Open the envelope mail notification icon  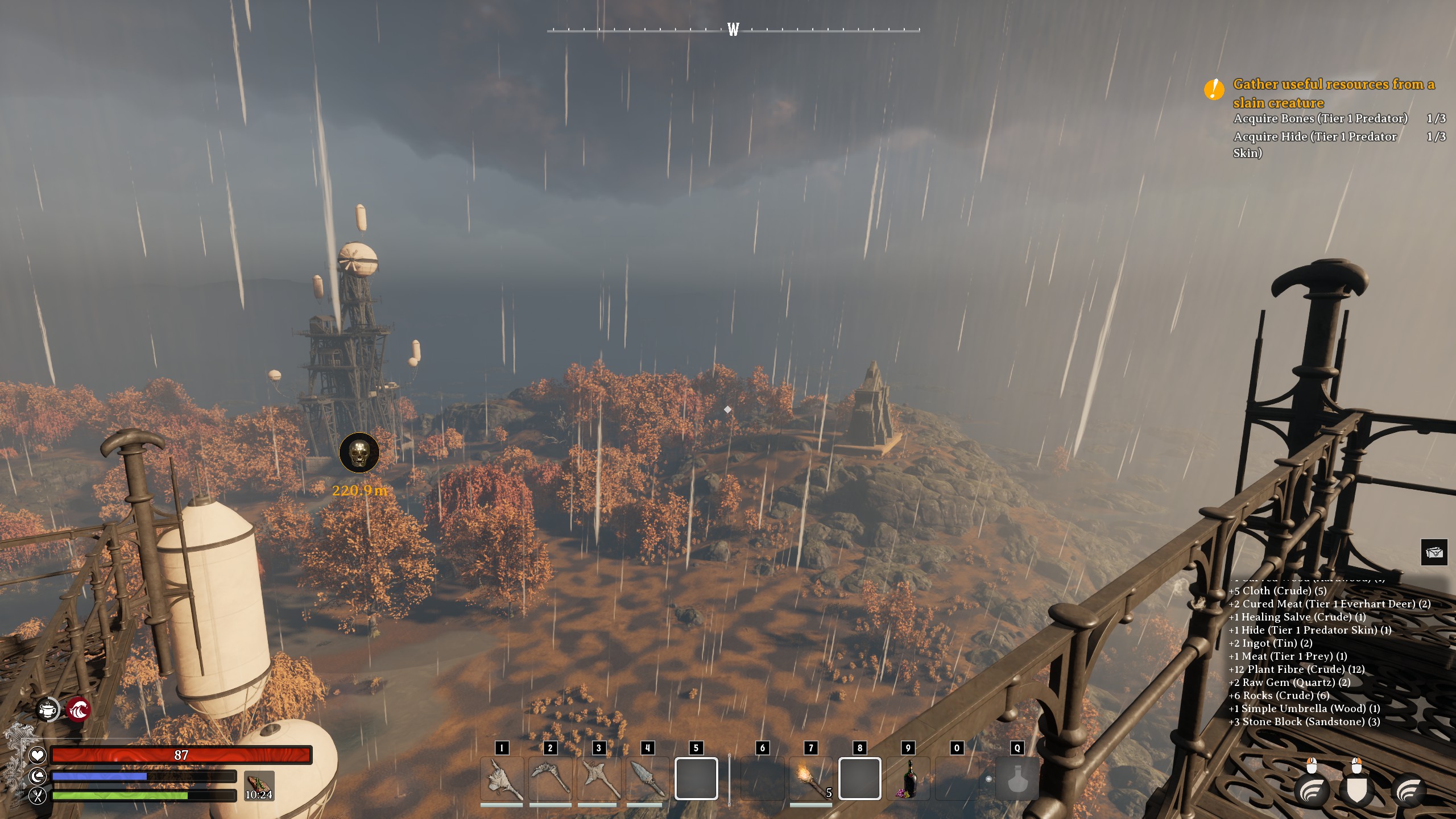tap(1434, 552)
